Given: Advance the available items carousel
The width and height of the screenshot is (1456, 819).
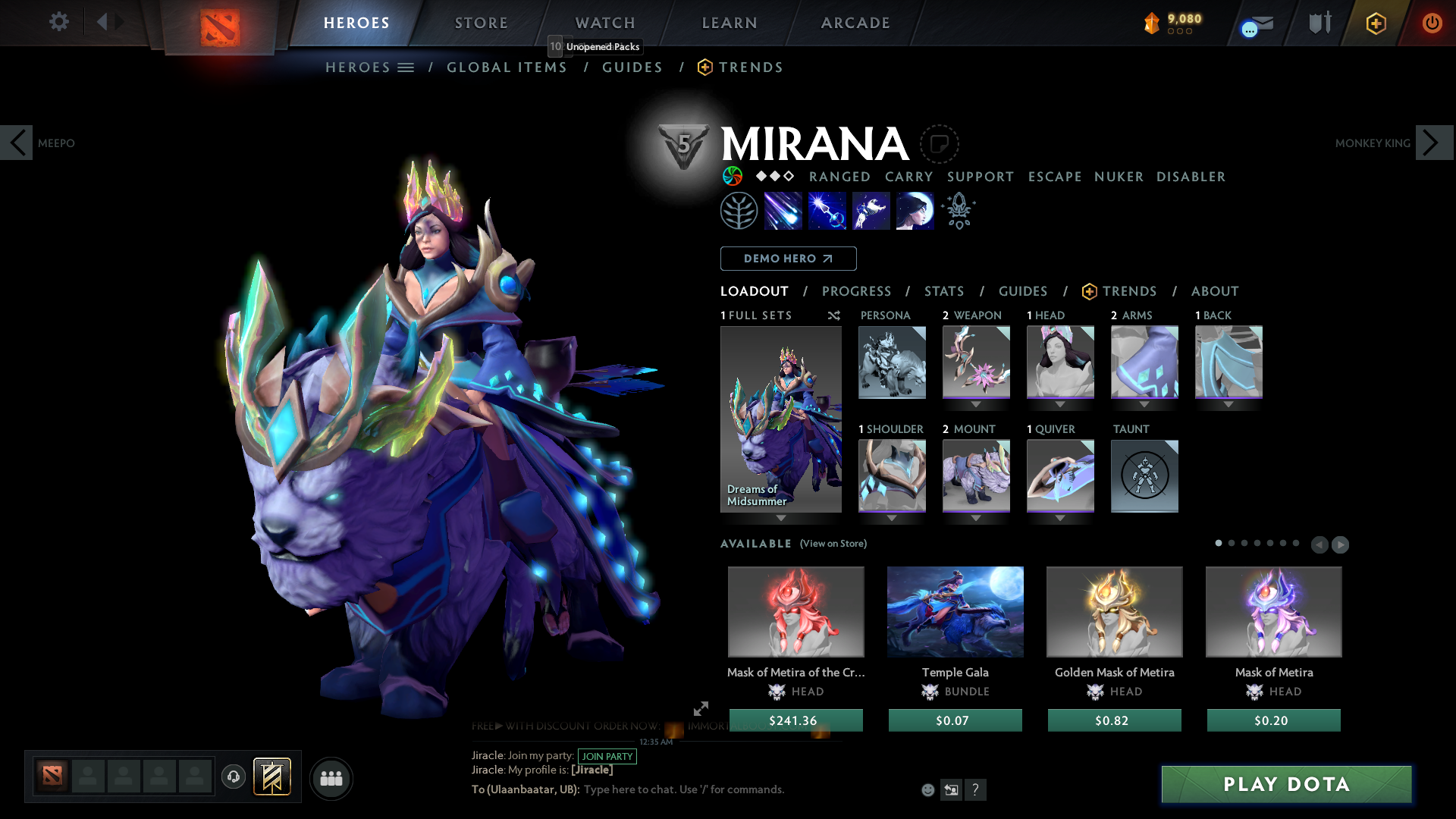Looking at the screenshot, I should [1339, 544].
